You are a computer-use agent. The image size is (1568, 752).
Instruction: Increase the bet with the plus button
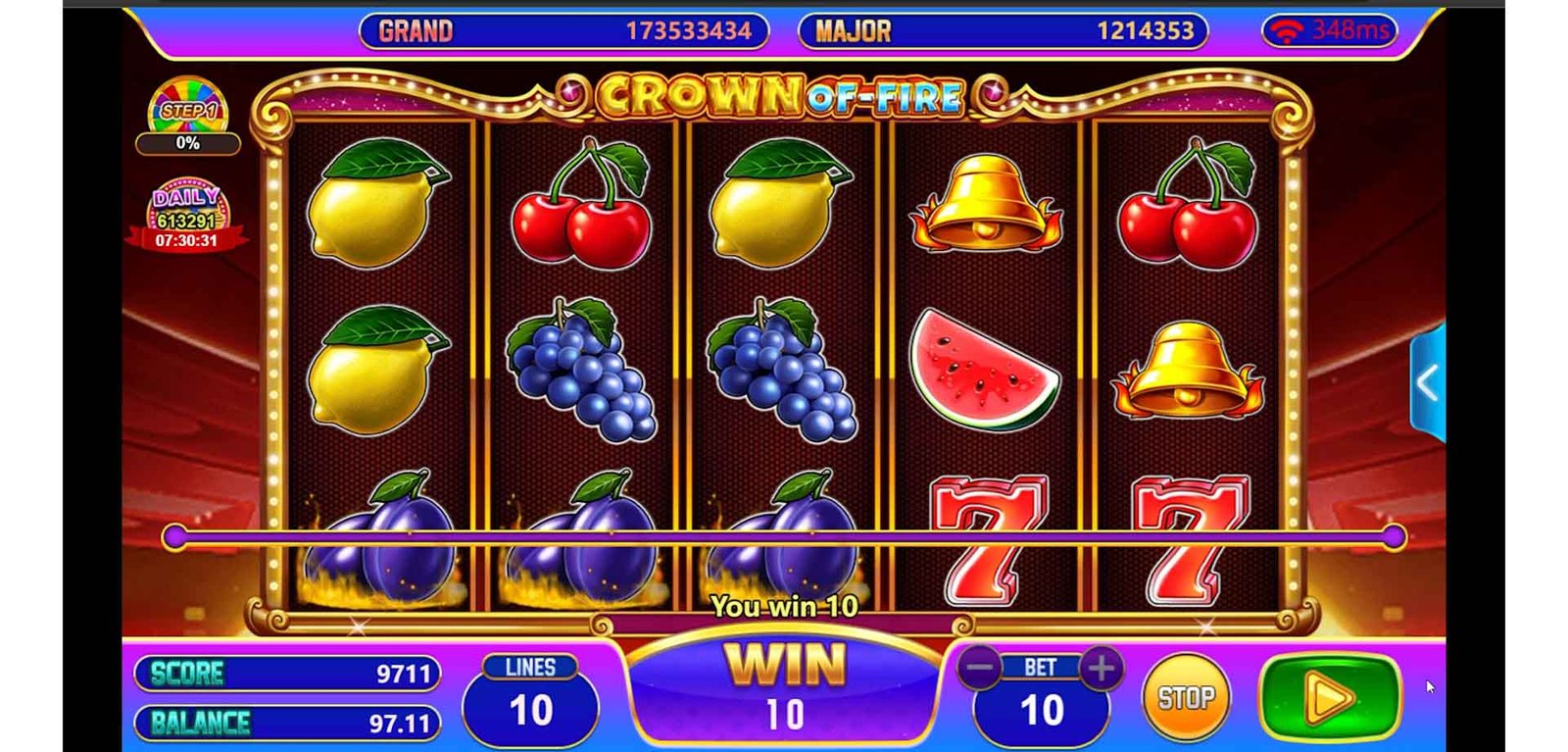coord(1101,669)
